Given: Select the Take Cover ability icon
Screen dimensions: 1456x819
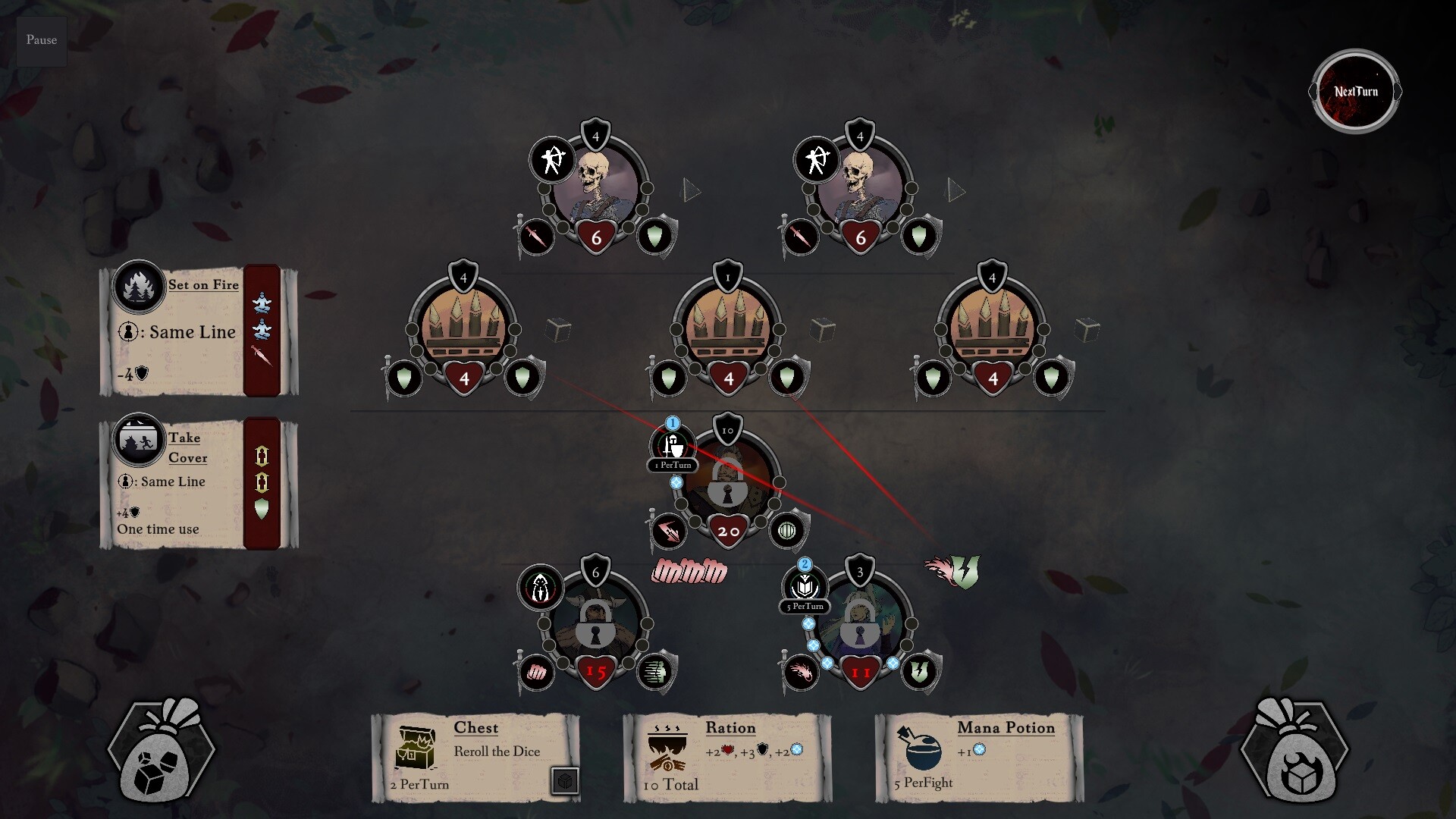Looking at the screenshot, I should 137,439.
